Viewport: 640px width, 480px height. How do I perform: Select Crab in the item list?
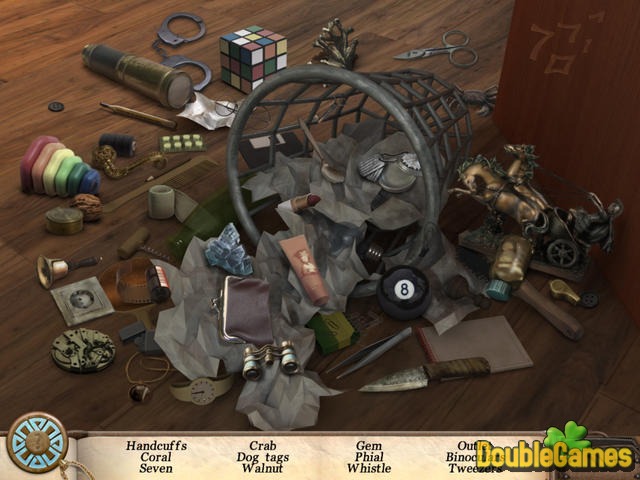[x=263, y=446]
